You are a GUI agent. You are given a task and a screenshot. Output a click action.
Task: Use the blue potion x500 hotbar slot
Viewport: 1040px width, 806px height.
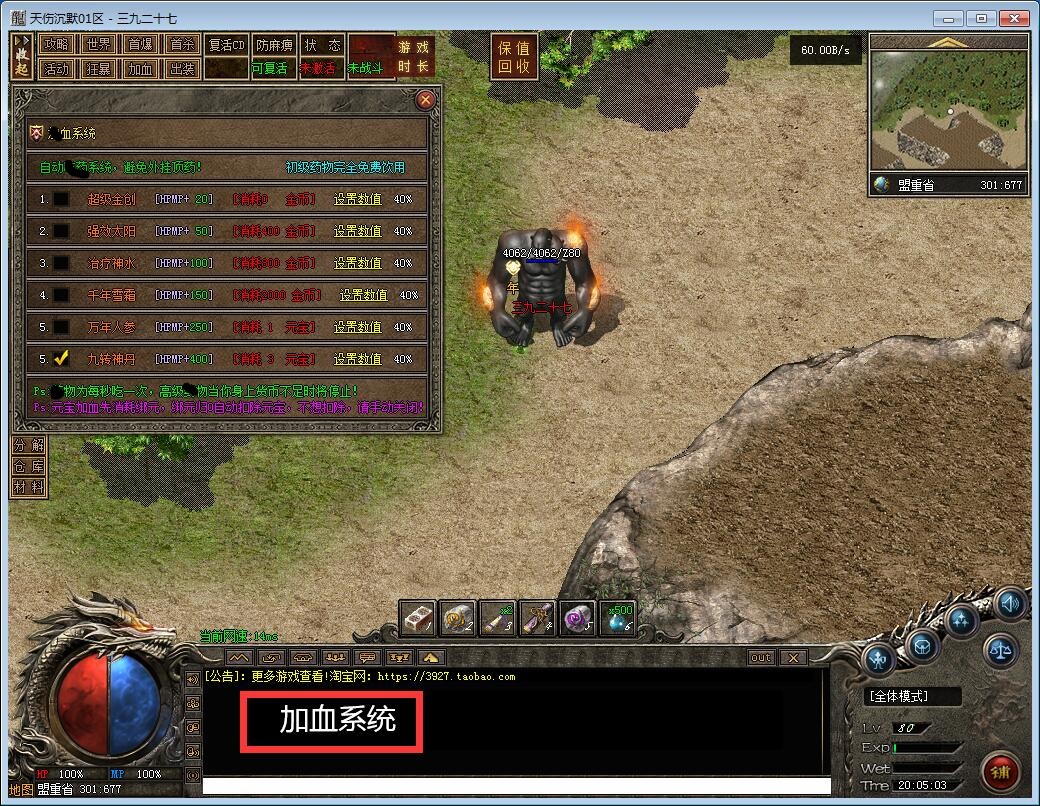[617, 618]
